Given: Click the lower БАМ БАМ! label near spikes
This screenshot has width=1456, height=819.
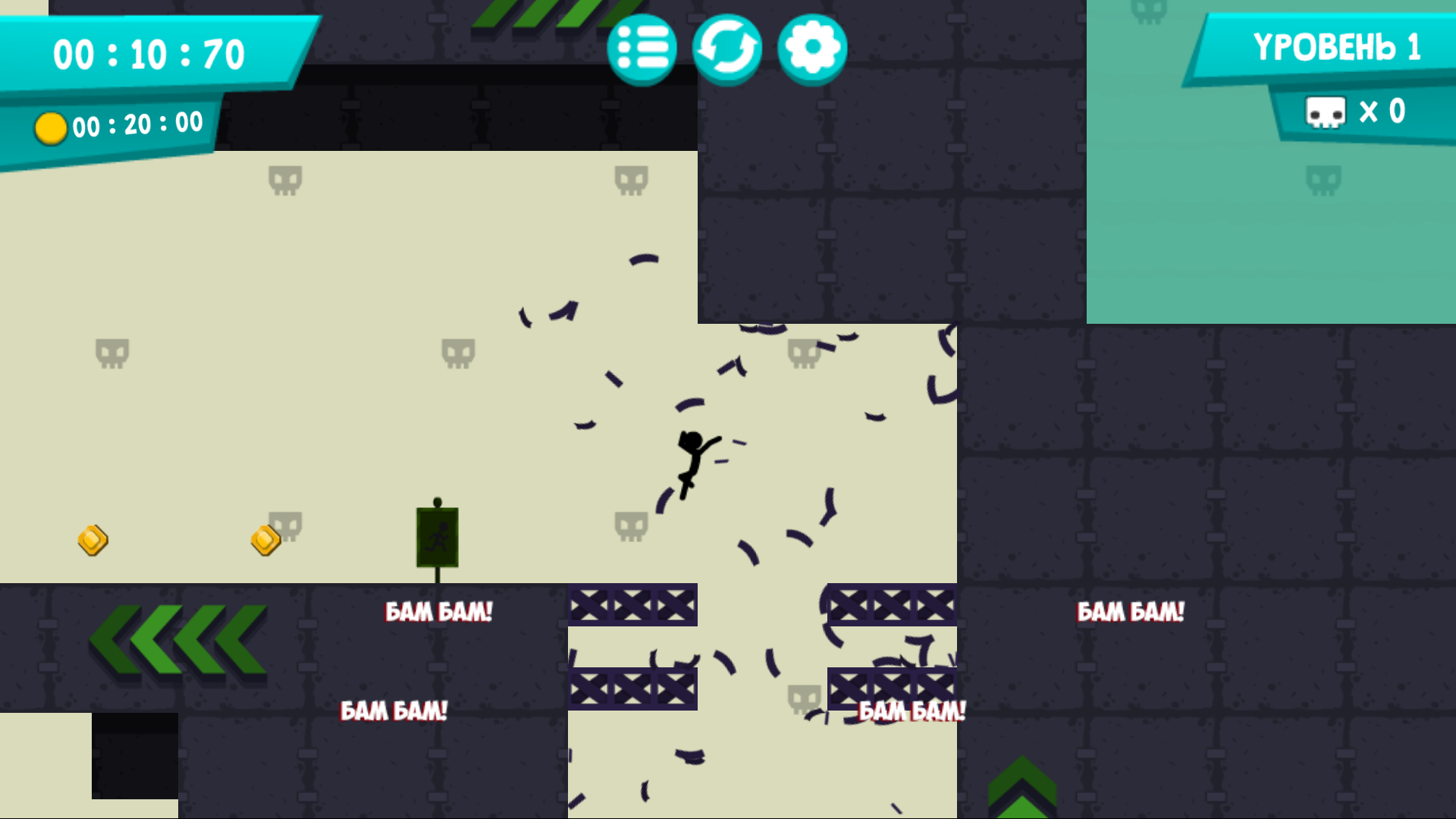Looking at the screenshot, I should [910, 711].
